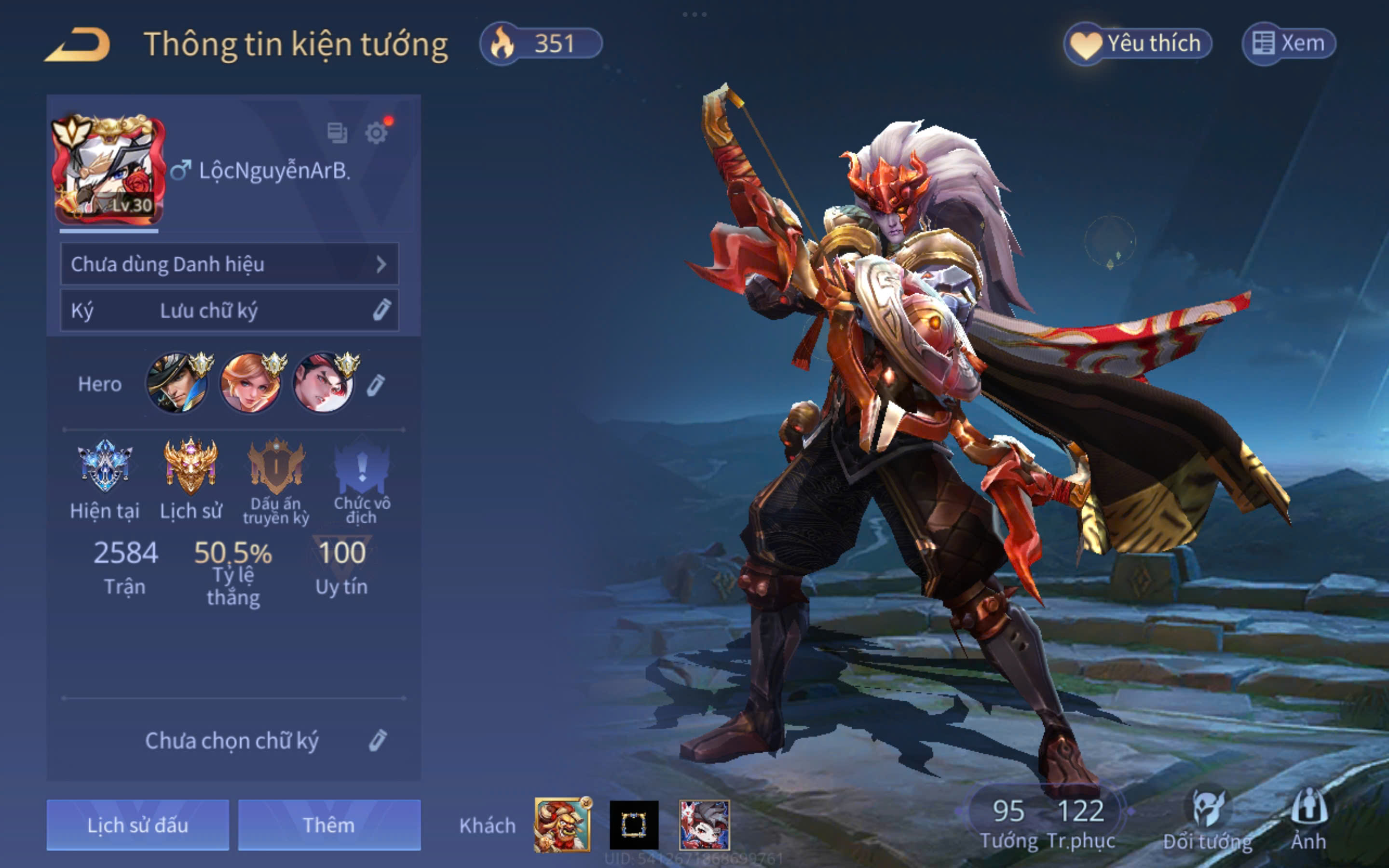Open the Chưa dùng Danh hiệu row
This screenshot has width=1389, height=868.
[229, 264]
